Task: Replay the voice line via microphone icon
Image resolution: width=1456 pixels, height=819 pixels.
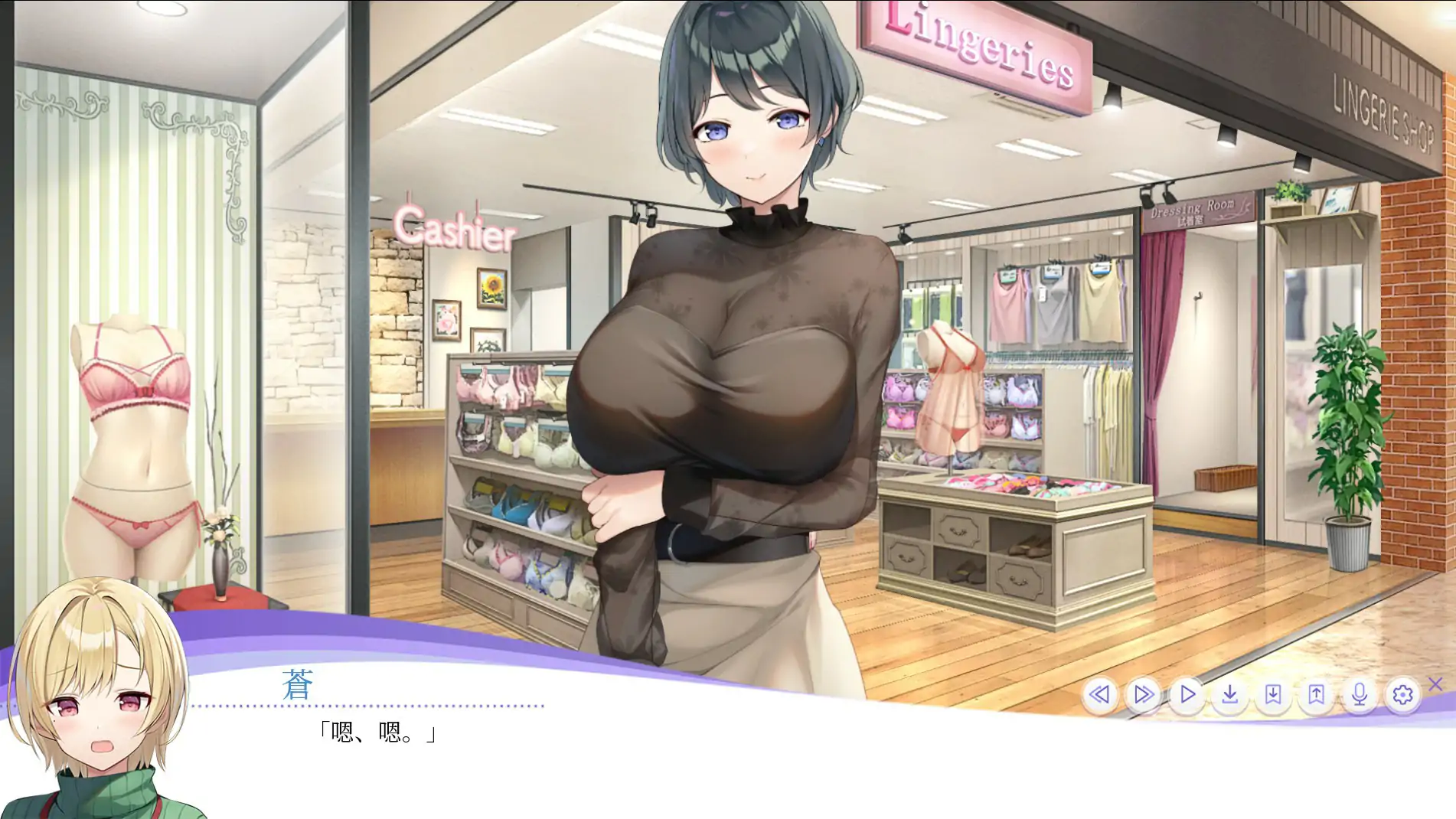Action: (x=1358, y=693)
